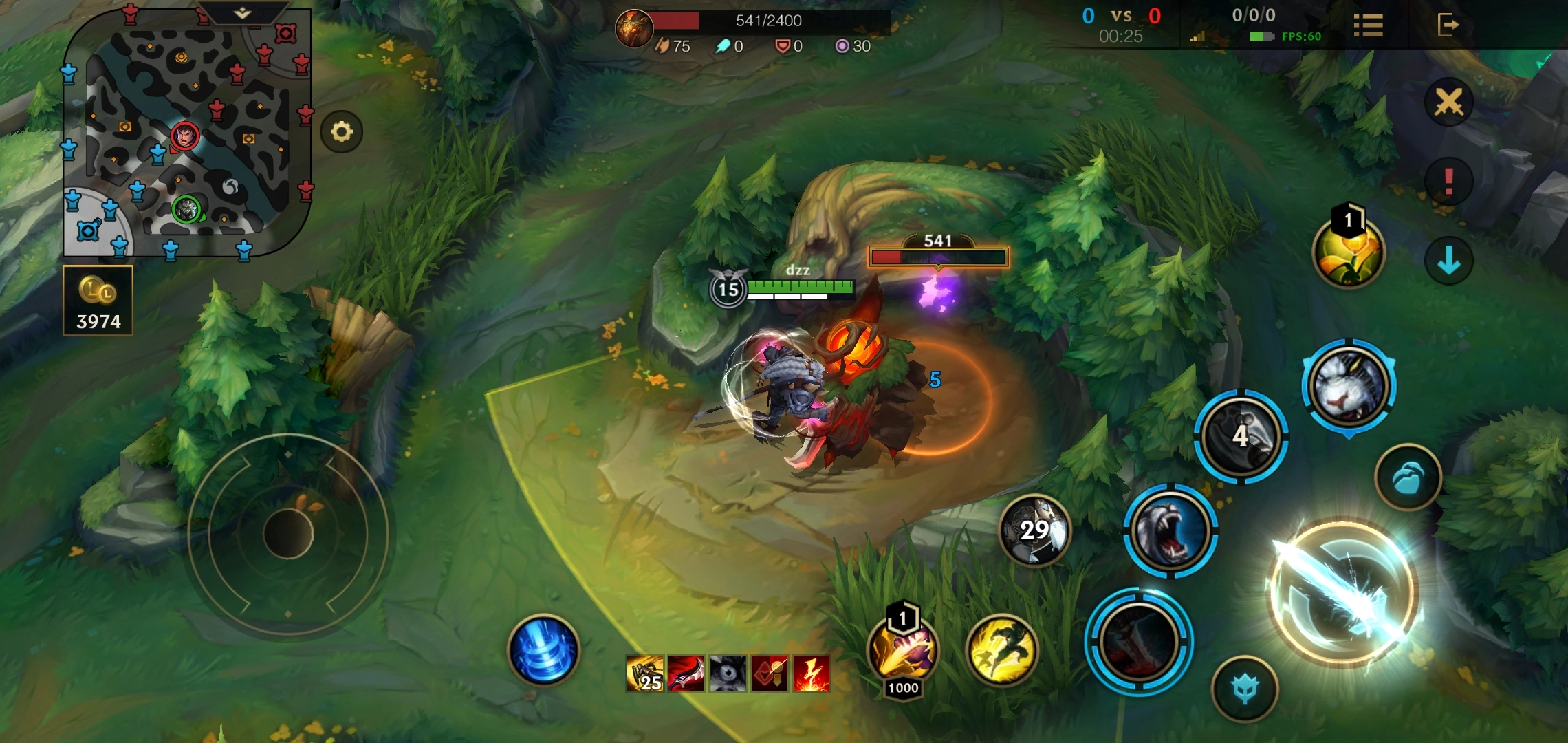Cast the yellow running-figure Ghost spell
Screen dimensions: 1568x743
tap(1001, 649)
